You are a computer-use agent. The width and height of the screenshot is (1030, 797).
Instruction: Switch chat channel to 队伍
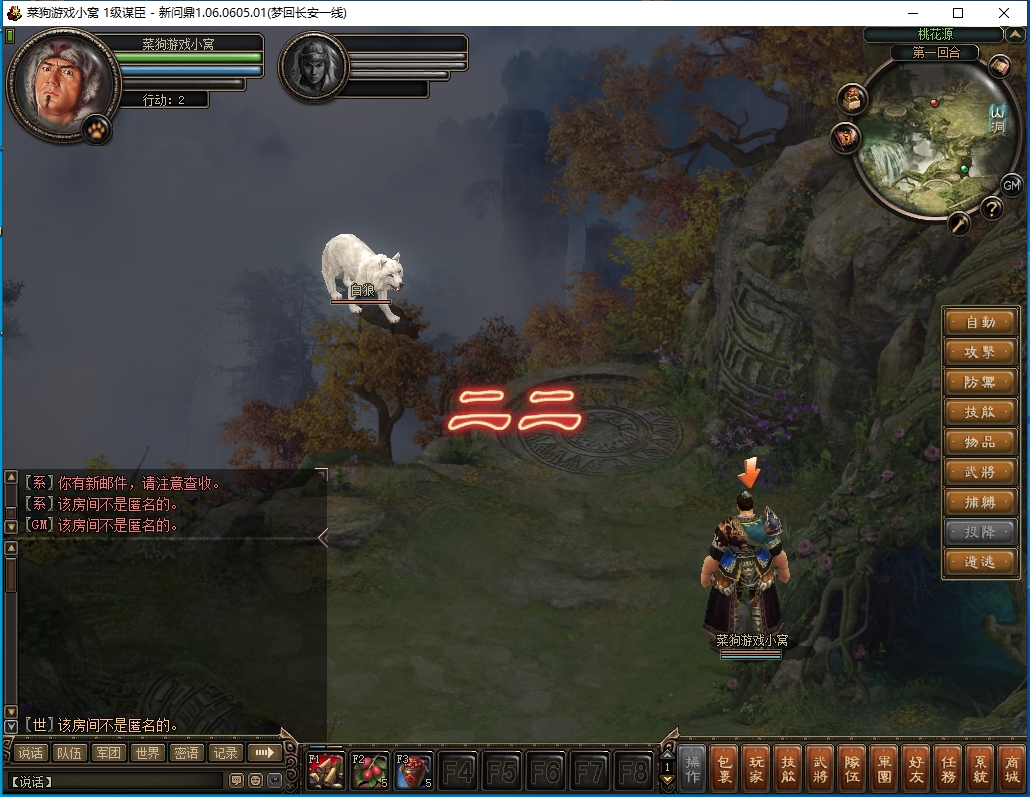[x=70, y=753]
